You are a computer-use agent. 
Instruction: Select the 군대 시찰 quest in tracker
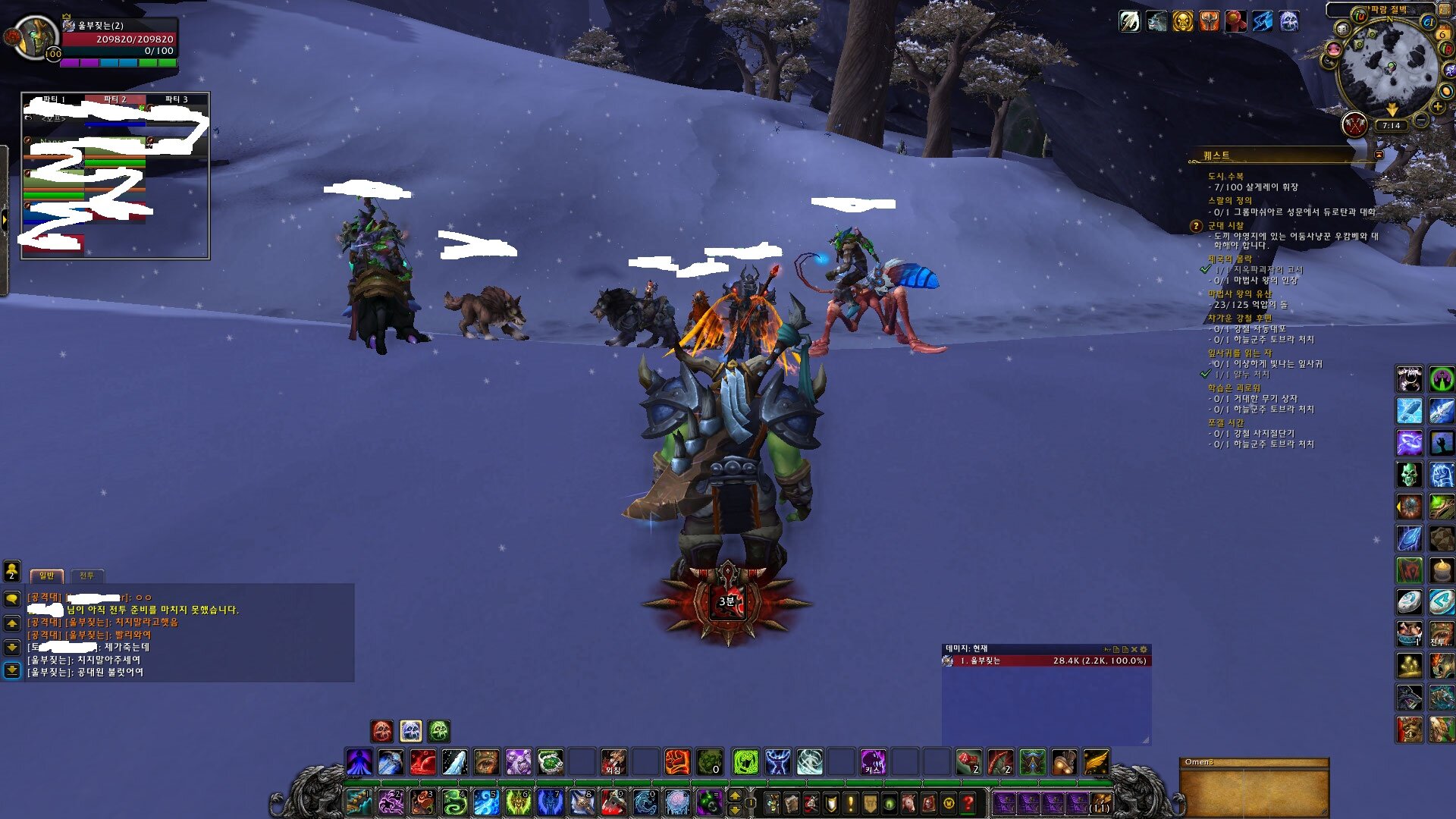[x=1225, y=226]
